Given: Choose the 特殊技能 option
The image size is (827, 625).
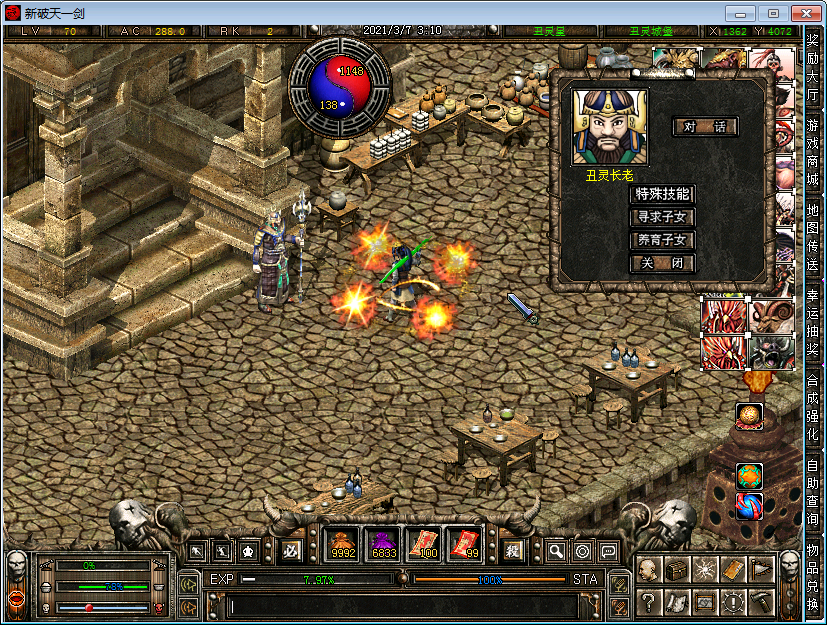Looking at the screenshot, I should point(662,193).
